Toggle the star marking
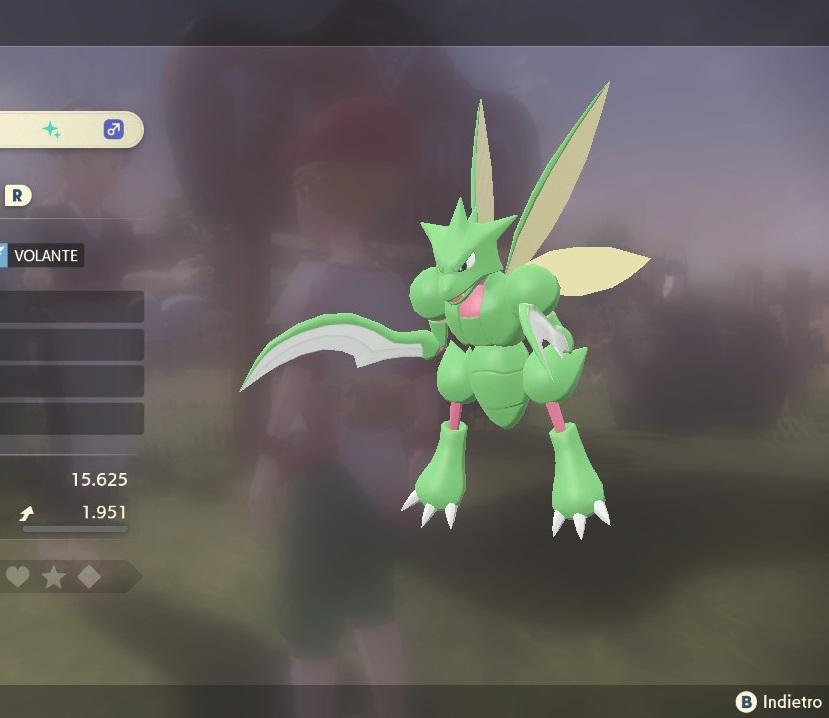829x718 pixels. pos(53,577)
